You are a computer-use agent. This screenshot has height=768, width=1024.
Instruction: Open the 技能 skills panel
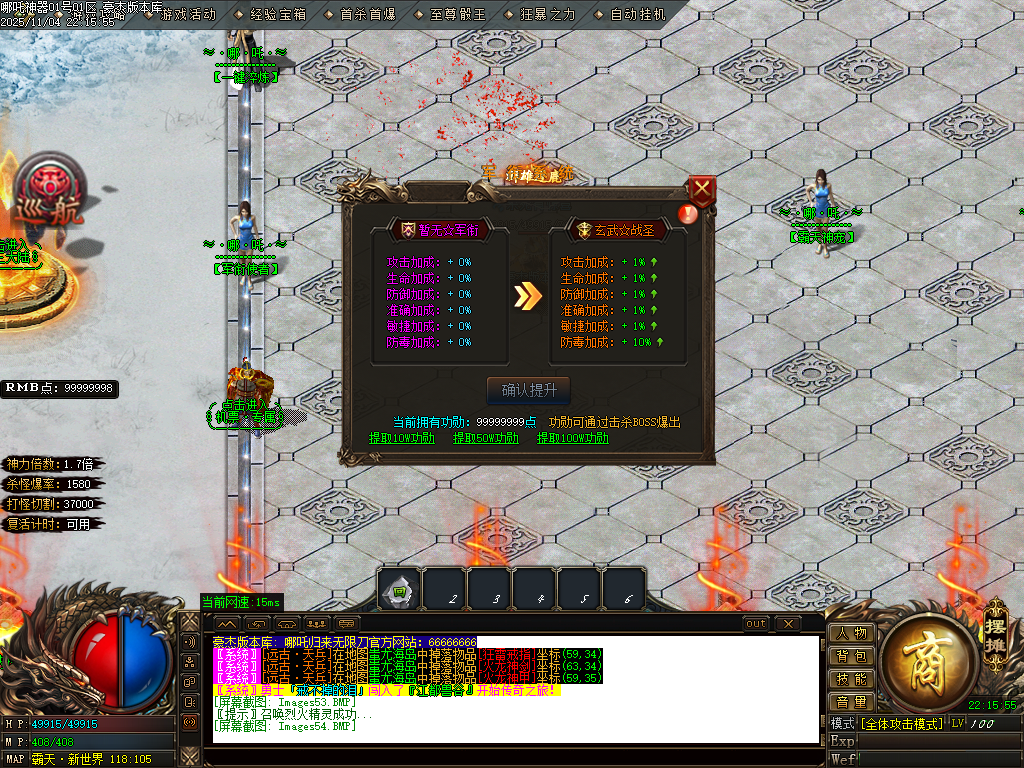tap(851, 680)
